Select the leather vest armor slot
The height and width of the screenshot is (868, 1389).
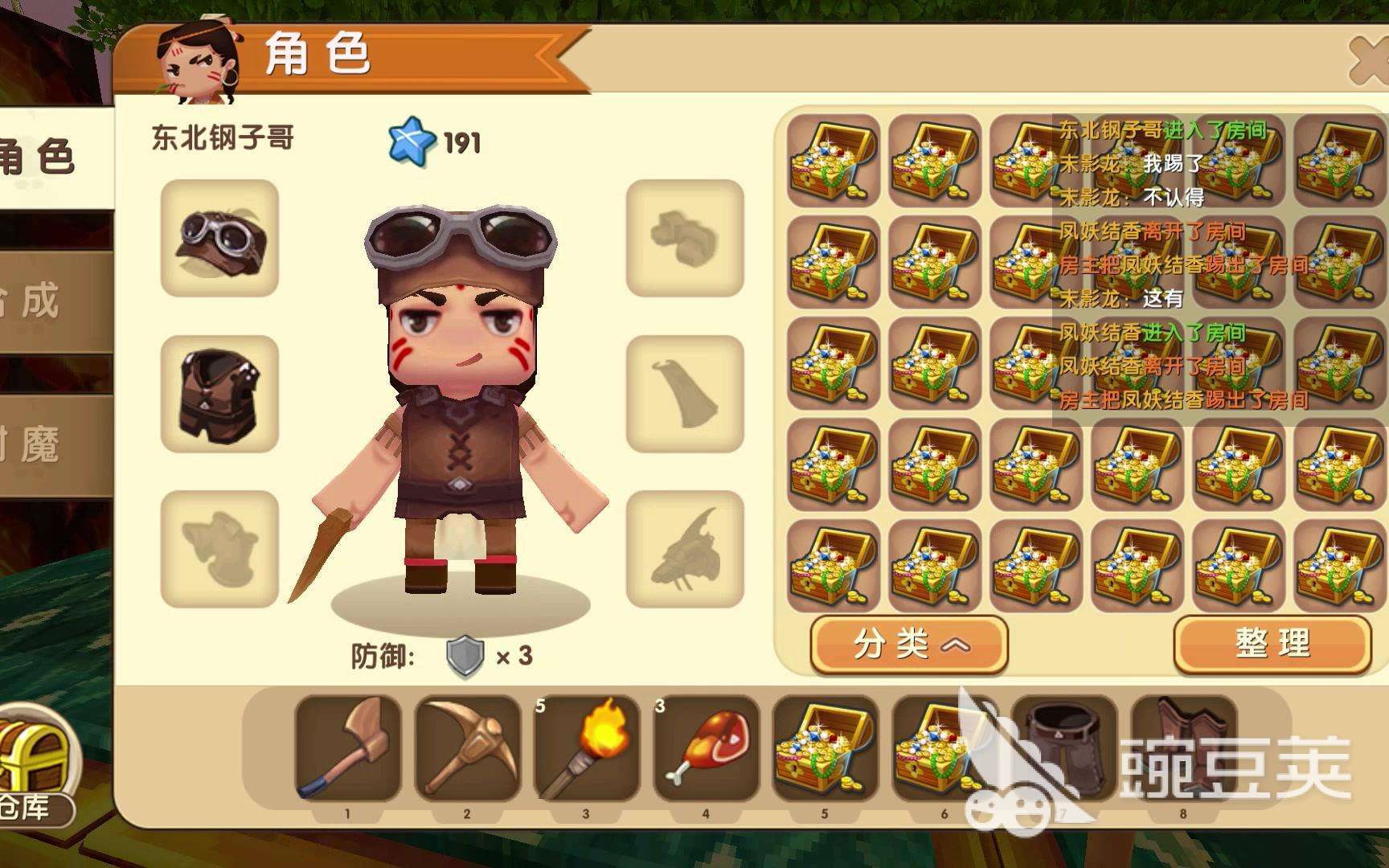219,394
